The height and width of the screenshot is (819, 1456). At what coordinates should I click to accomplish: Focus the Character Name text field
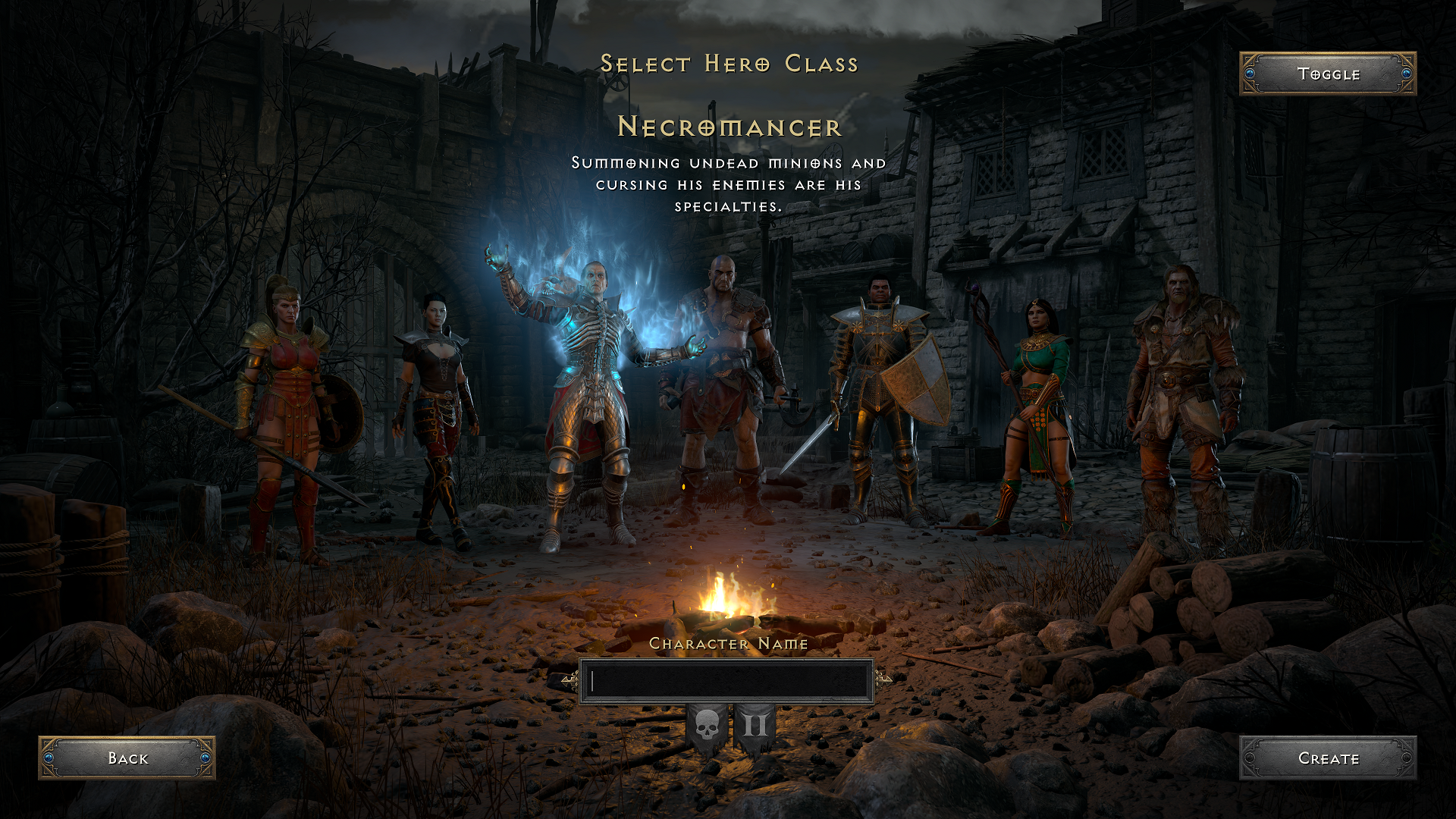[x=726, y=681]
